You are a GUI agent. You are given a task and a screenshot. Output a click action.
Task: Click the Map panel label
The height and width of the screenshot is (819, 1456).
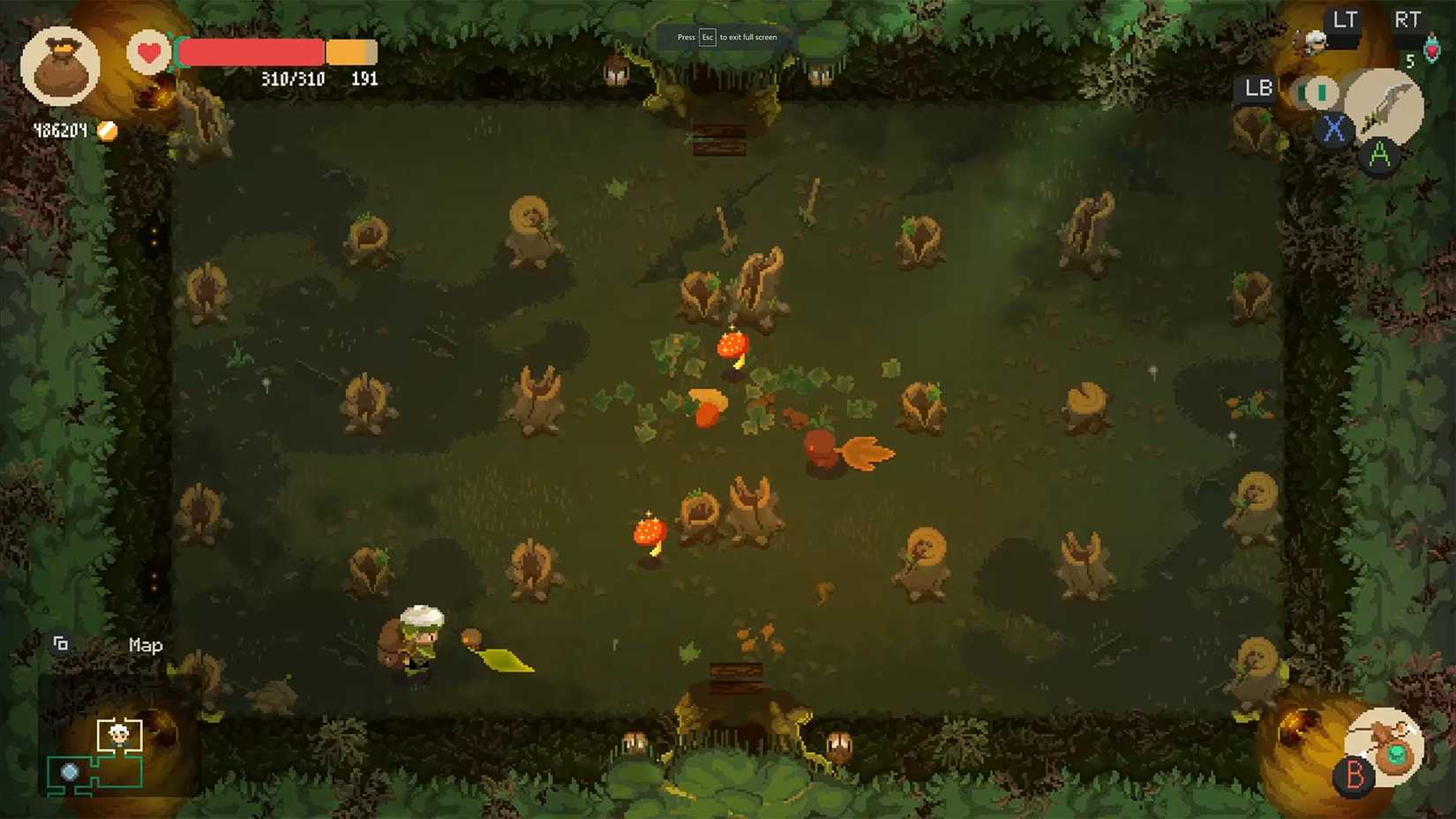tap(145, 646)
